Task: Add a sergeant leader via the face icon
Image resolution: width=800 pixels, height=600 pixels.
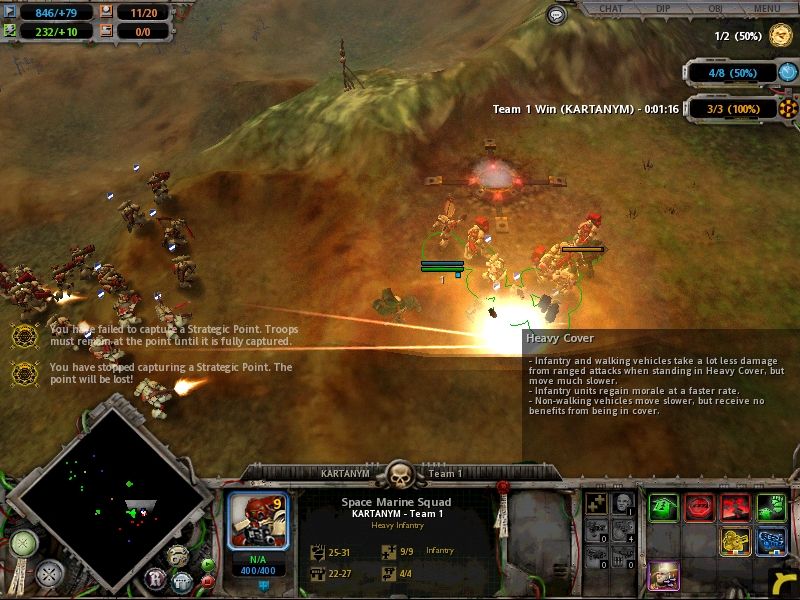Action: click(x=622, y=501)
